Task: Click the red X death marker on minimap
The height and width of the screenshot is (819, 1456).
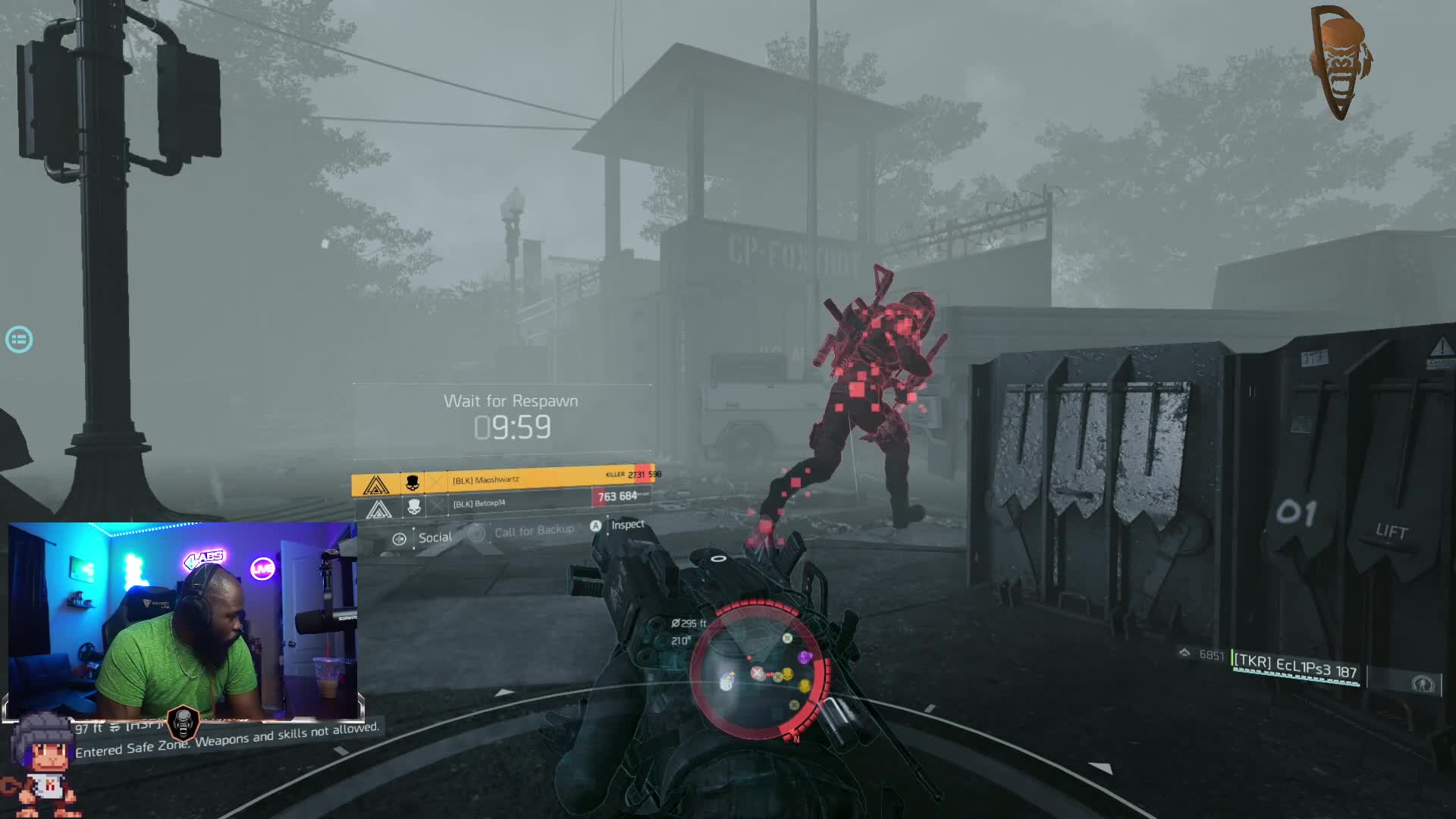Action: [757, 673]
